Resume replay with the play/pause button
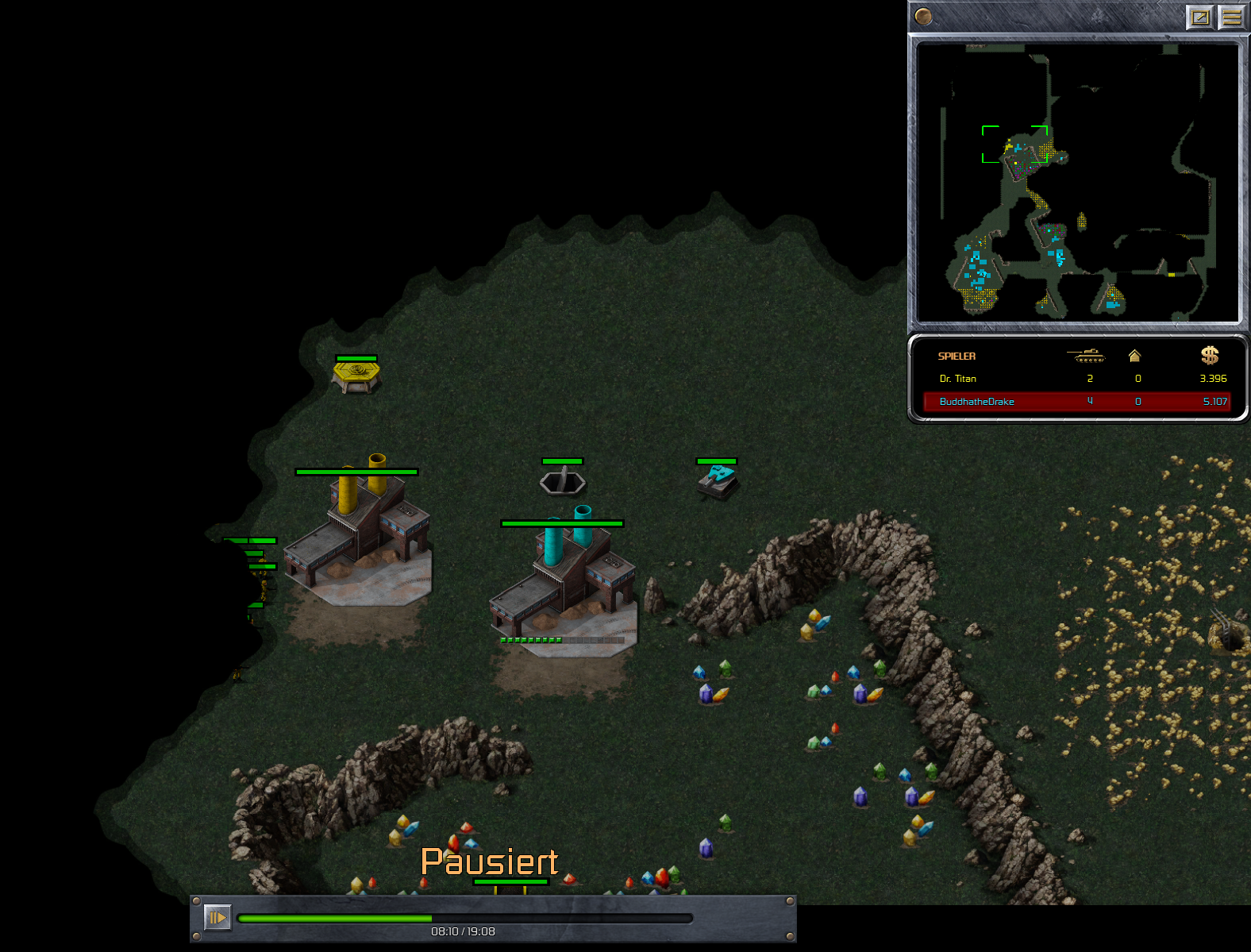This screenshot has width=1251, height=952. 217,918
